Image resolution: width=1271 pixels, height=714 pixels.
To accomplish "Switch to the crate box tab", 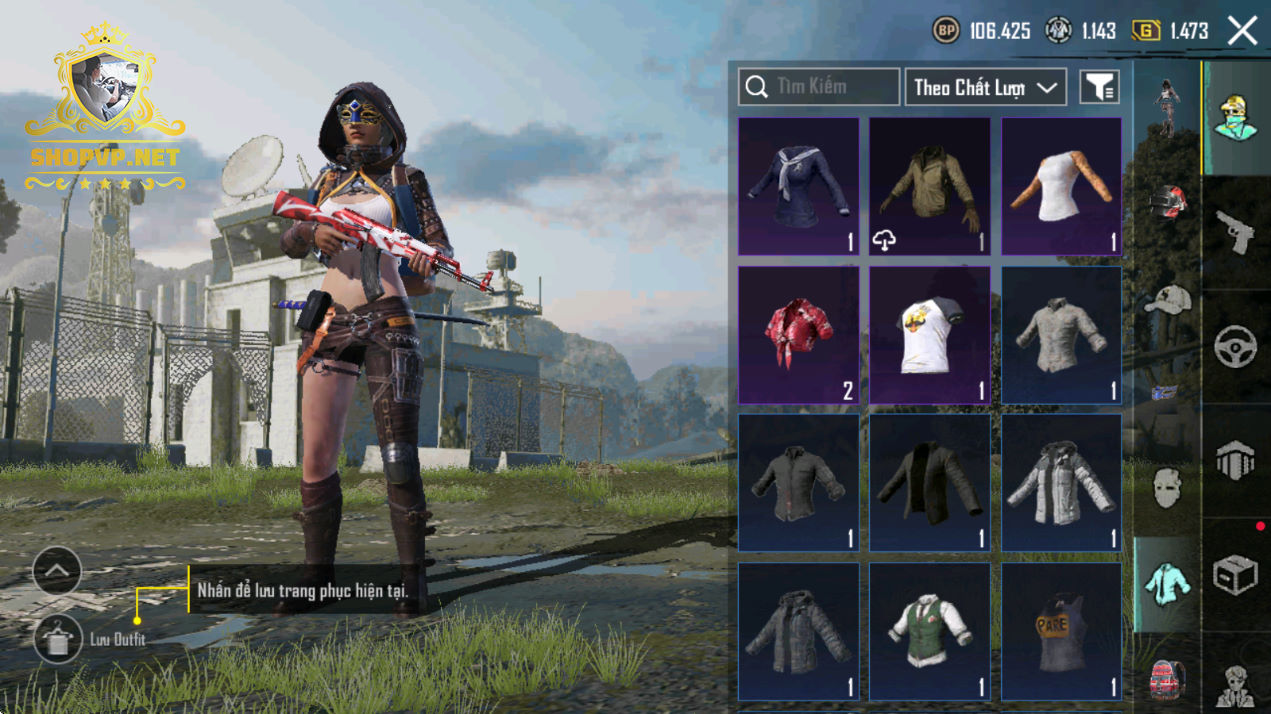I will (1235, 574).
